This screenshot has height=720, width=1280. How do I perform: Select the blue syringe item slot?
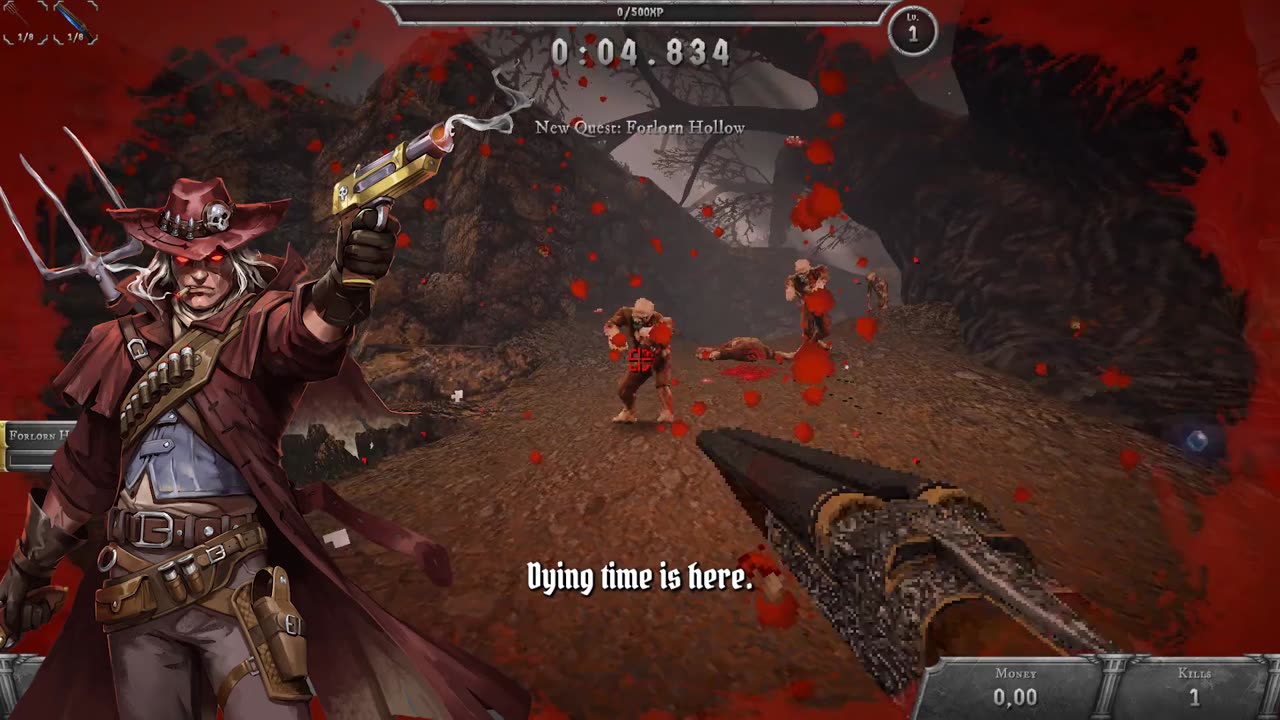(x=74, y=22)
